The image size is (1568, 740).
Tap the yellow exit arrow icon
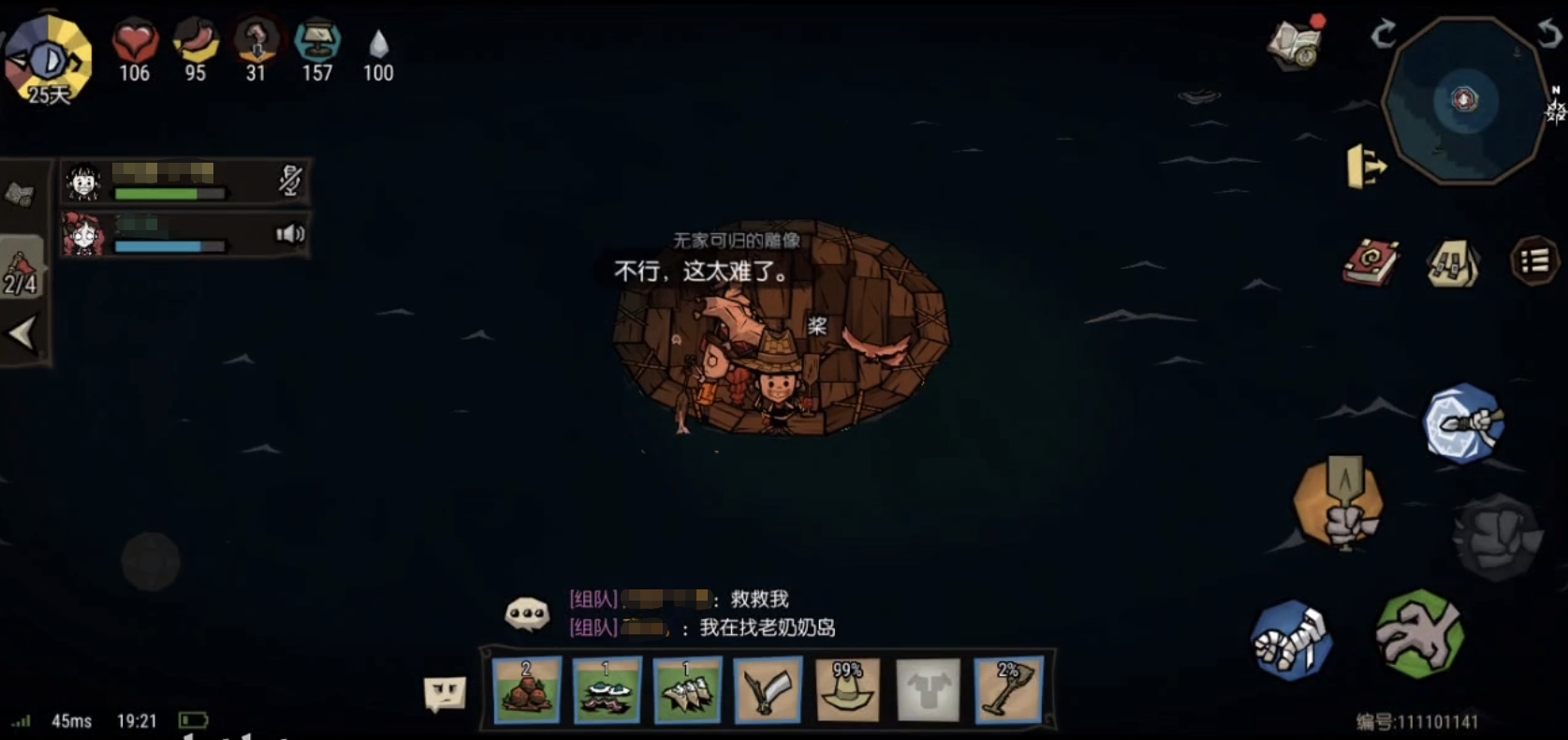pos(1366,167)
